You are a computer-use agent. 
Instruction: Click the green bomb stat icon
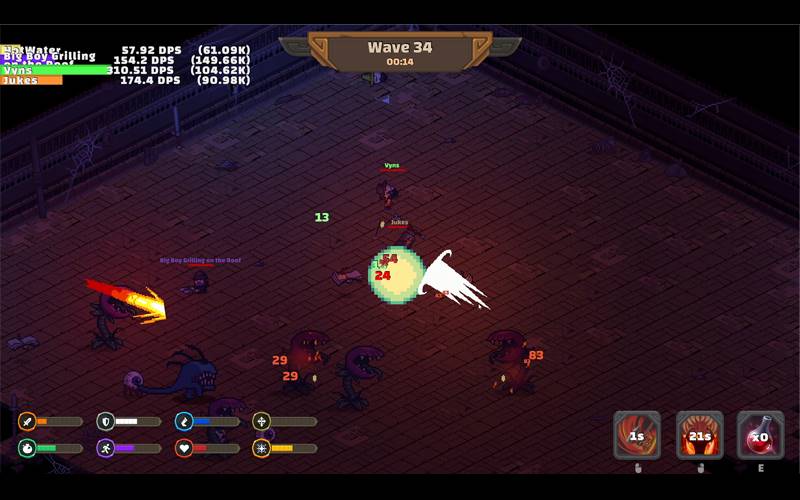[26, 448]
